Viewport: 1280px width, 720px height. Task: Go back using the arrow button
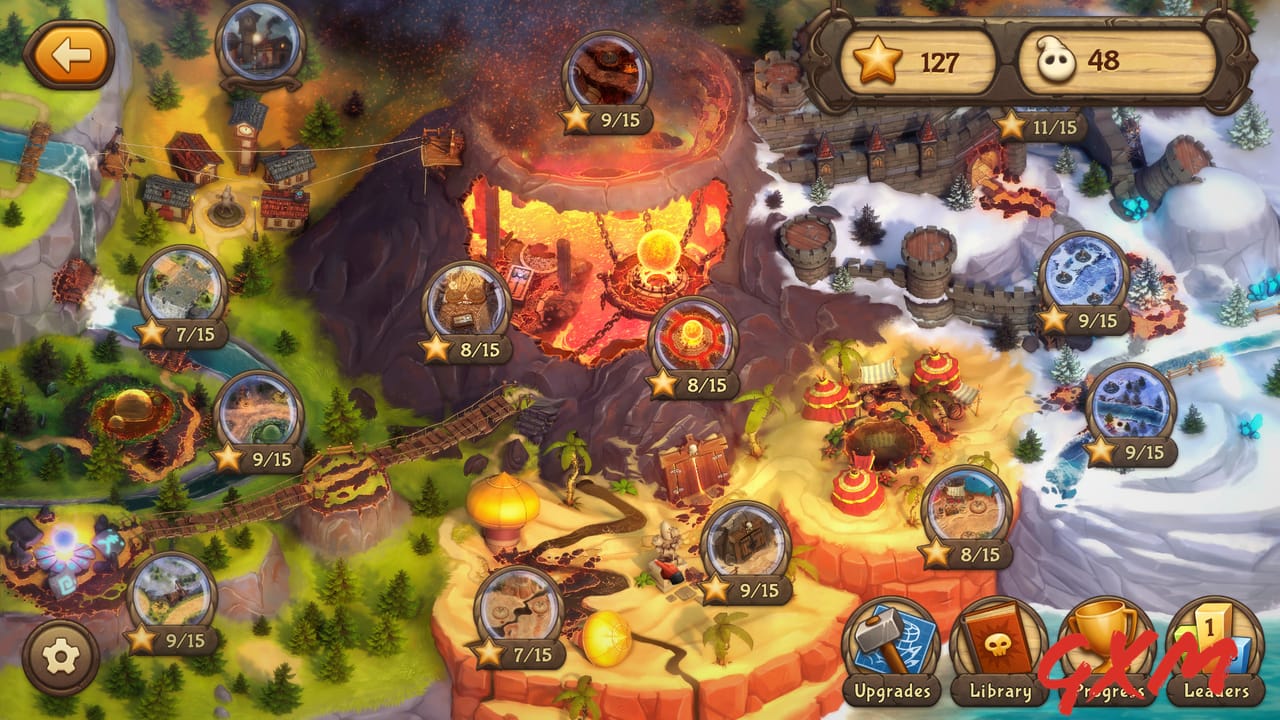(x=70, y=55)
